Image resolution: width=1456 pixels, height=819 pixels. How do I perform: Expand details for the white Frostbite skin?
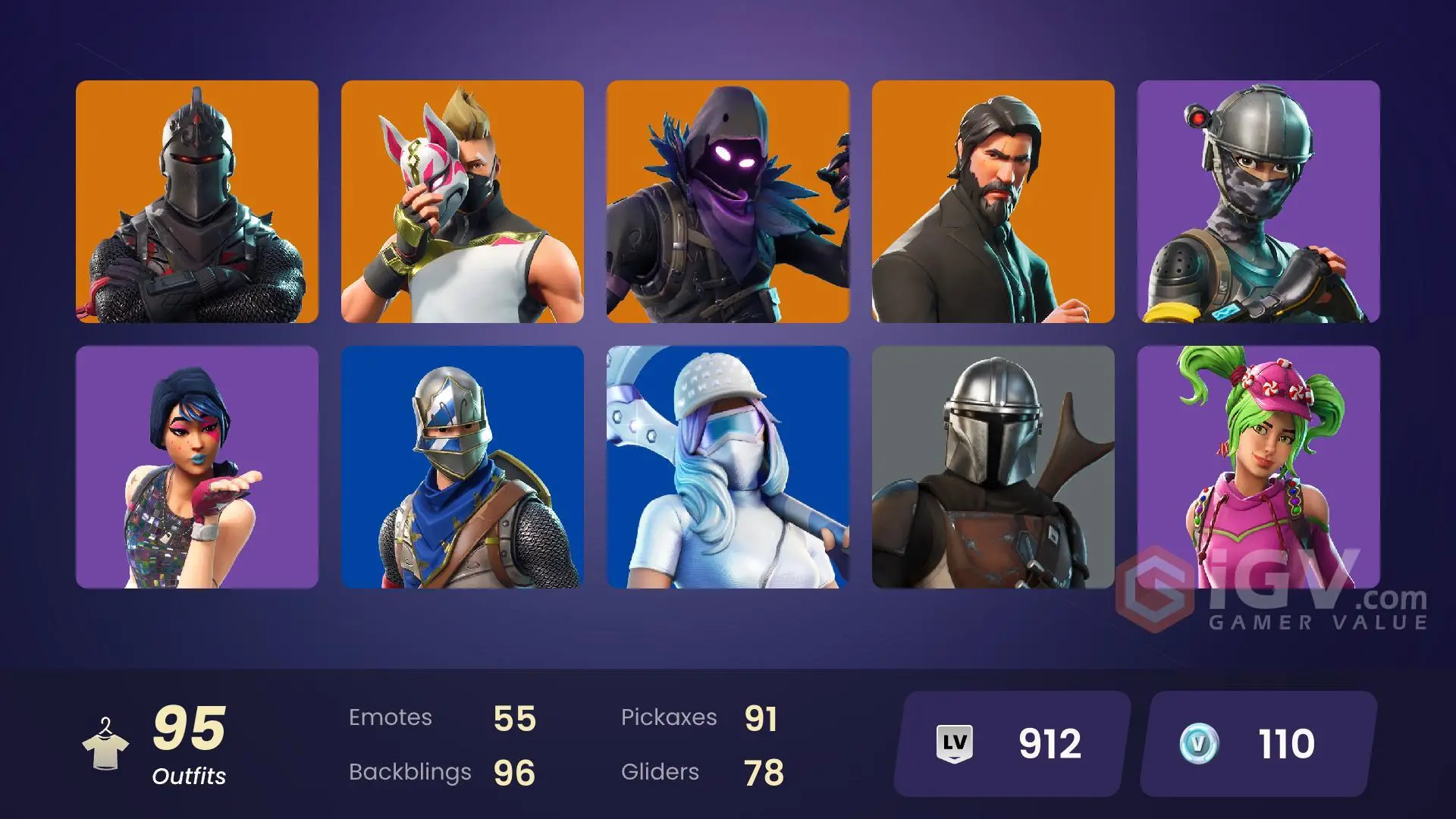point(730,470)
